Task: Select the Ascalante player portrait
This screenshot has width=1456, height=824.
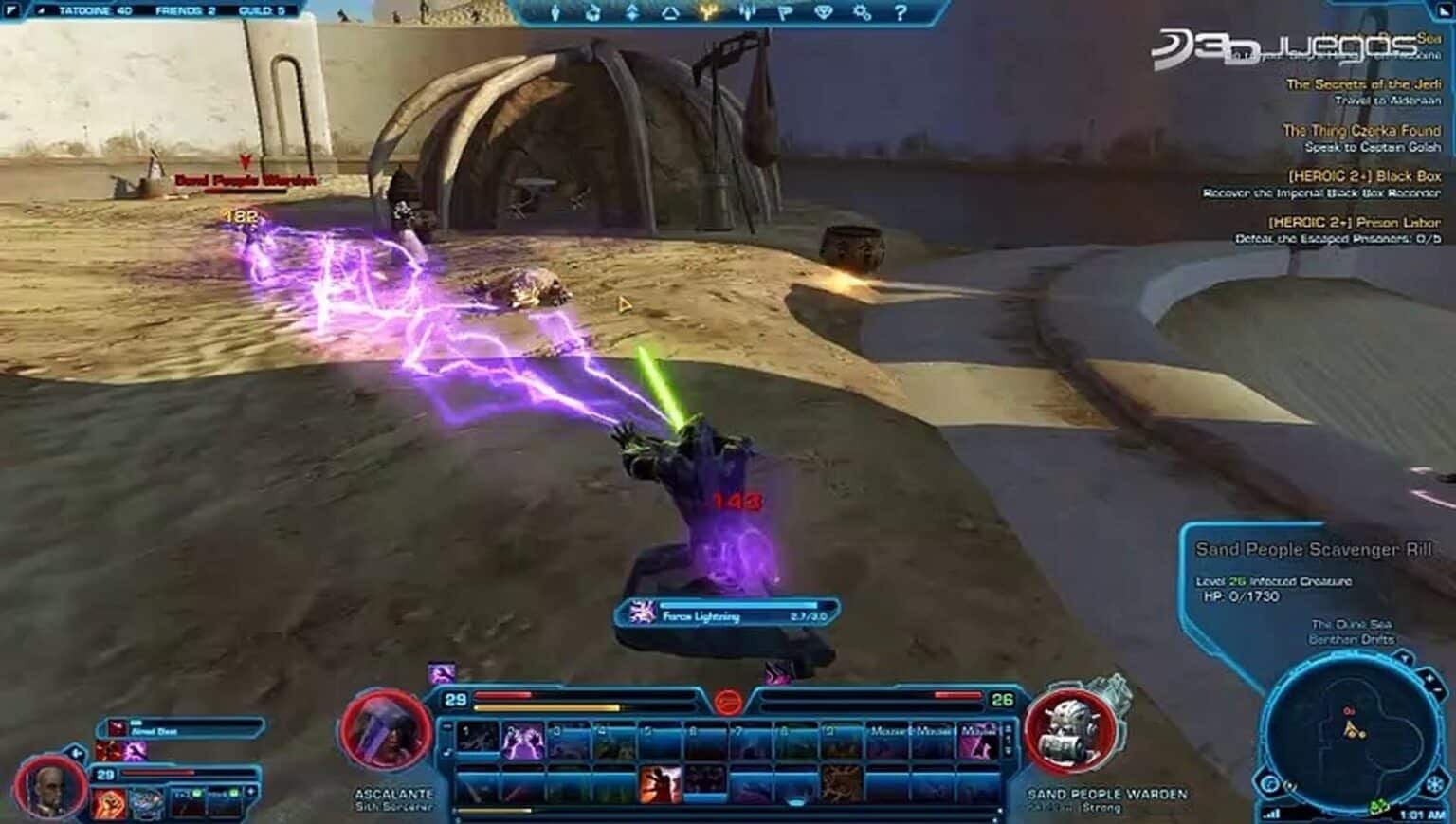Action: click(x=386, y=733)
